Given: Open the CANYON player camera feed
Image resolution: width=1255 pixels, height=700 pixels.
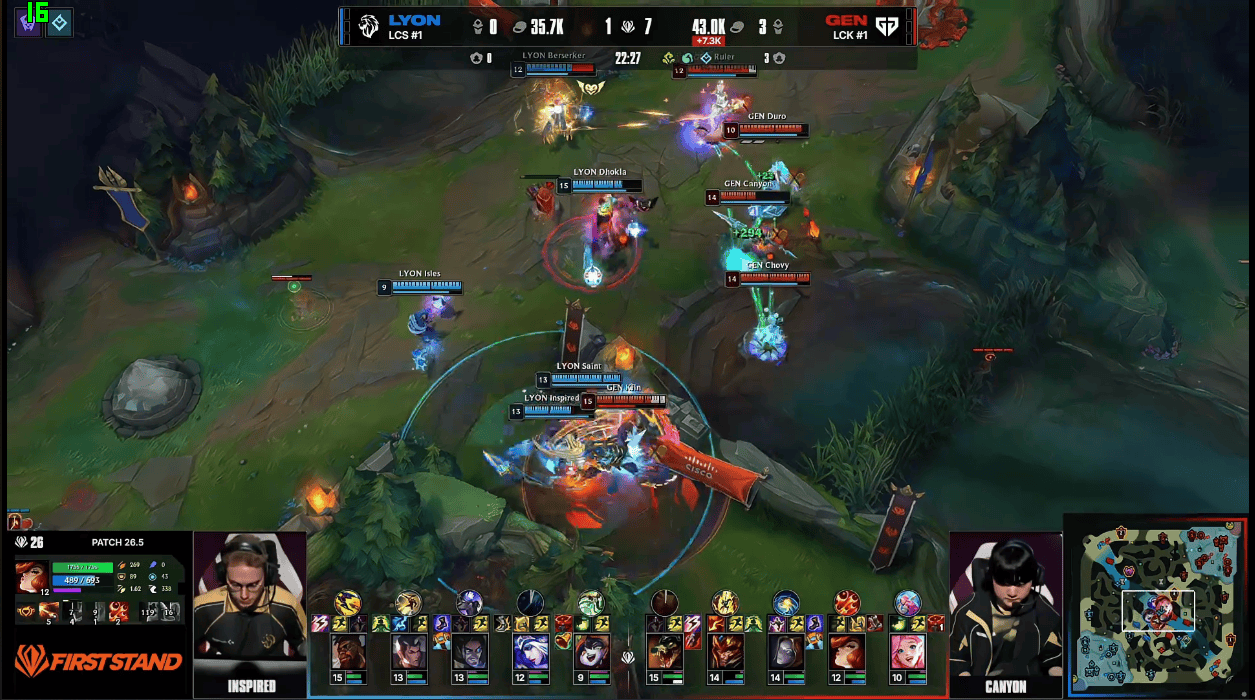Looking at the screenshot, I should [1005, 610].
